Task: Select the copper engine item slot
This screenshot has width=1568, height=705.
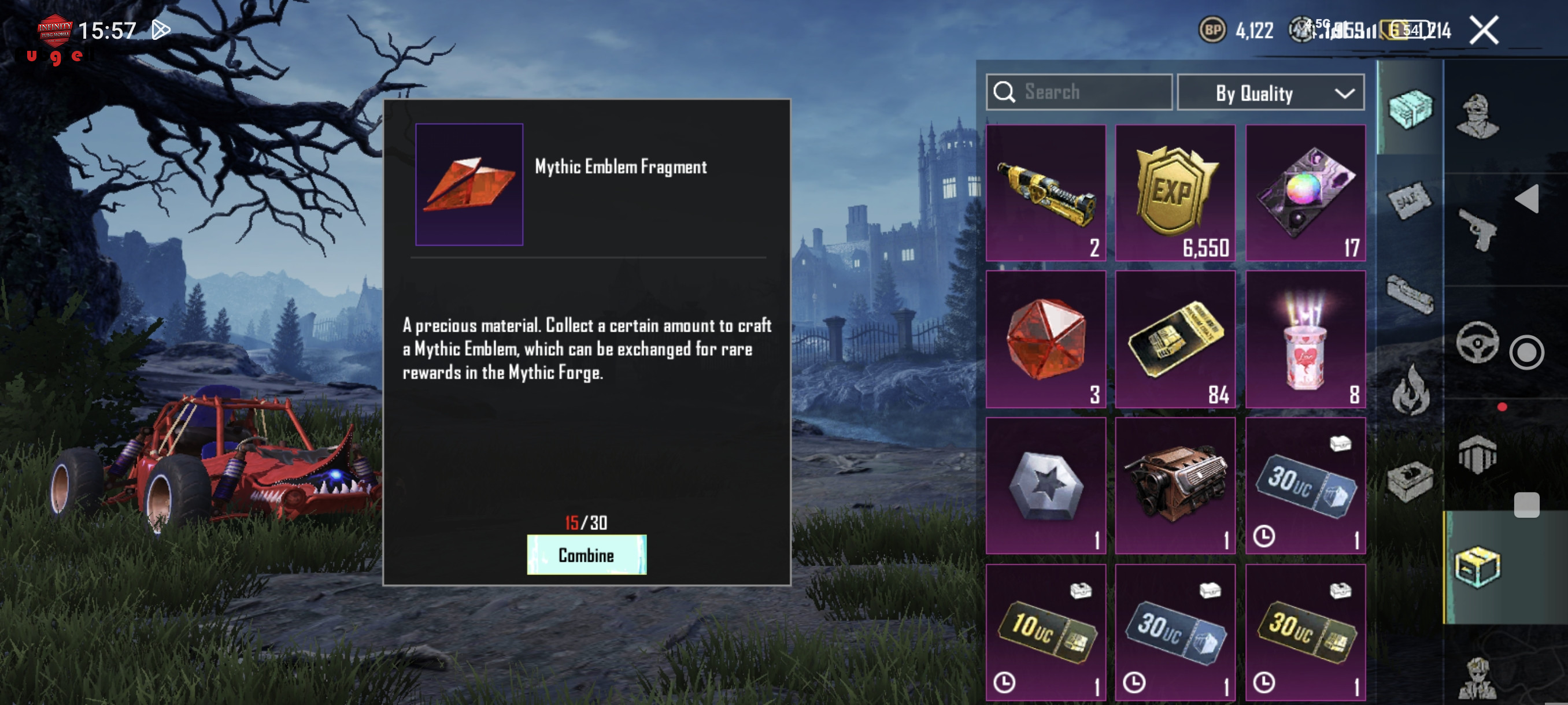Action: click(x=1175, y=485)
